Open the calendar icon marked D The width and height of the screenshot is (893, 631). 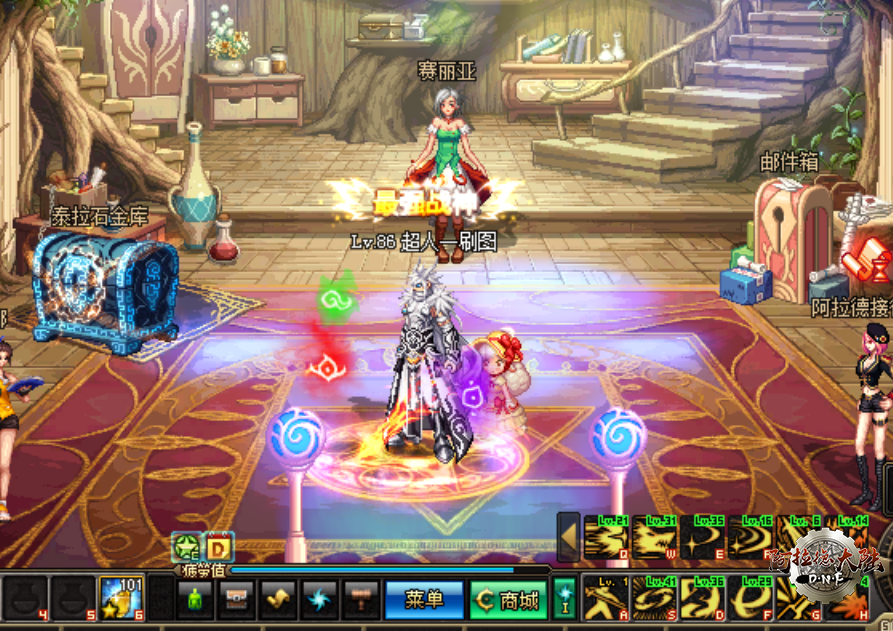tap(220, 547)
